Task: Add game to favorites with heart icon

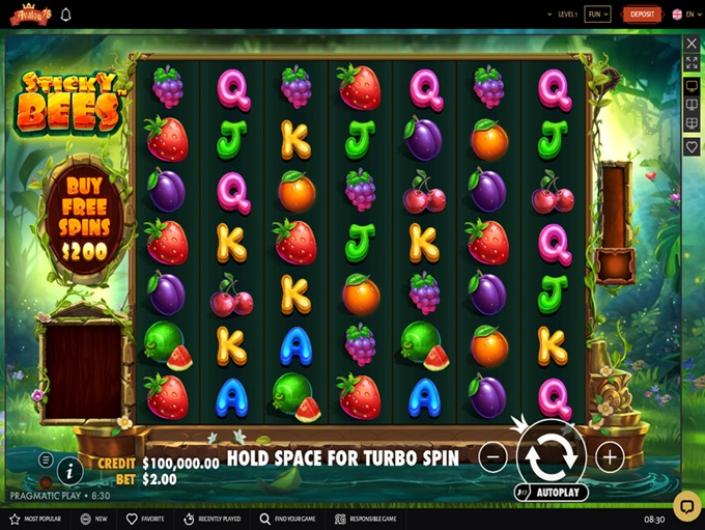Action: tap(691, 146)
